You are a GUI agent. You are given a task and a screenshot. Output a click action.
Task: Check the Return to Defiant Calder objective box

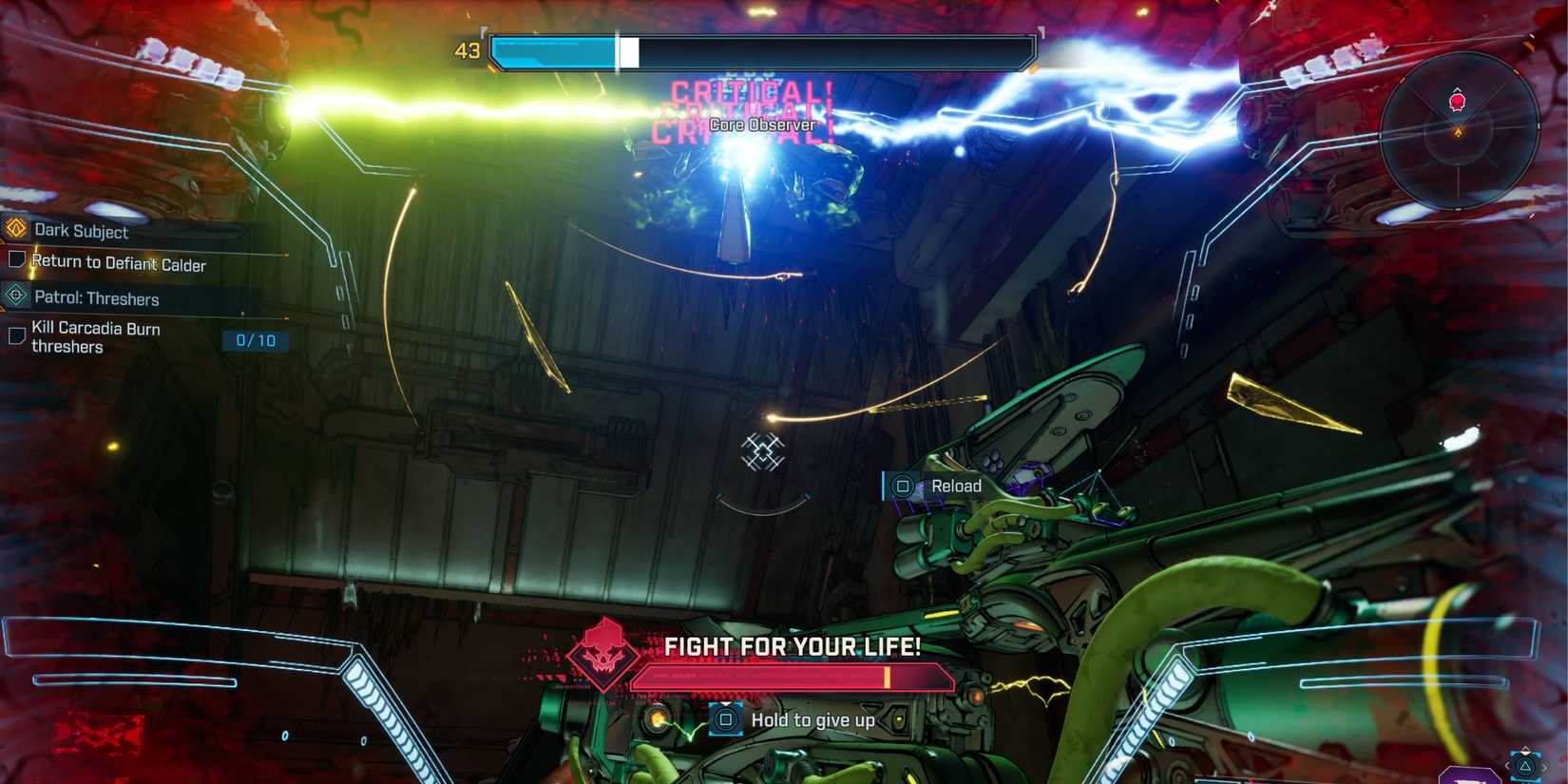(x=16, y=259)
